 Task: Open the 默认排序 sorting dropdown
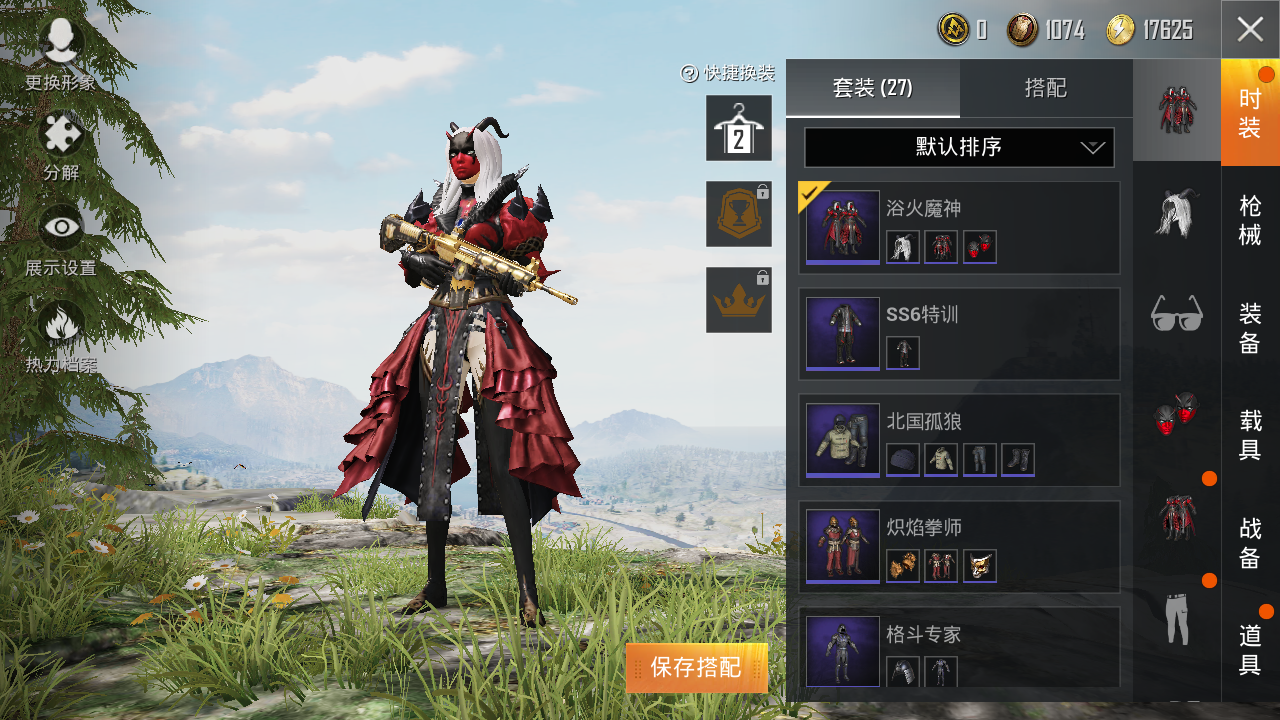[x=958, y=147]
